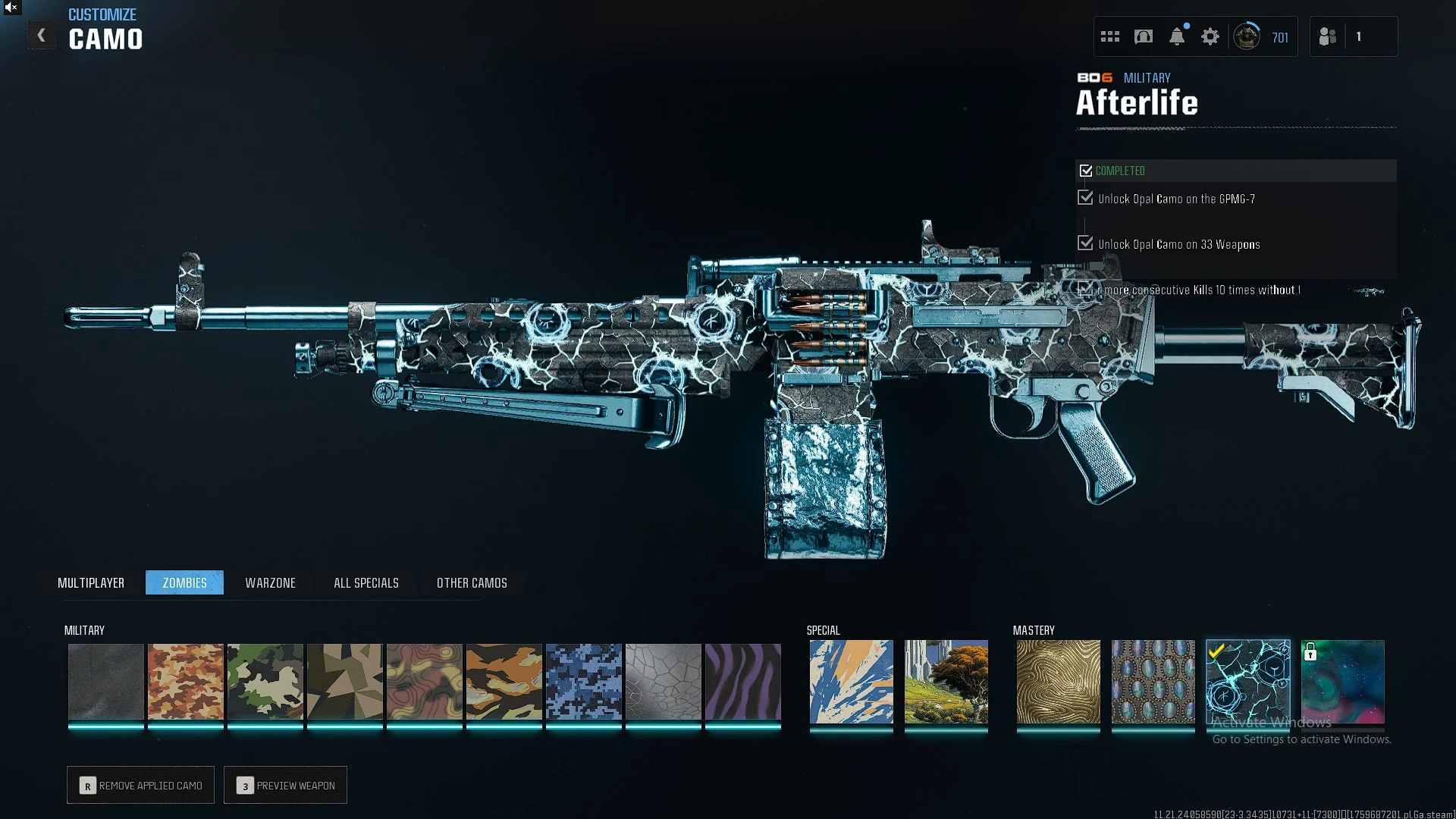
Task: Switch to Other Camos tab
Action: click(472, 582)
